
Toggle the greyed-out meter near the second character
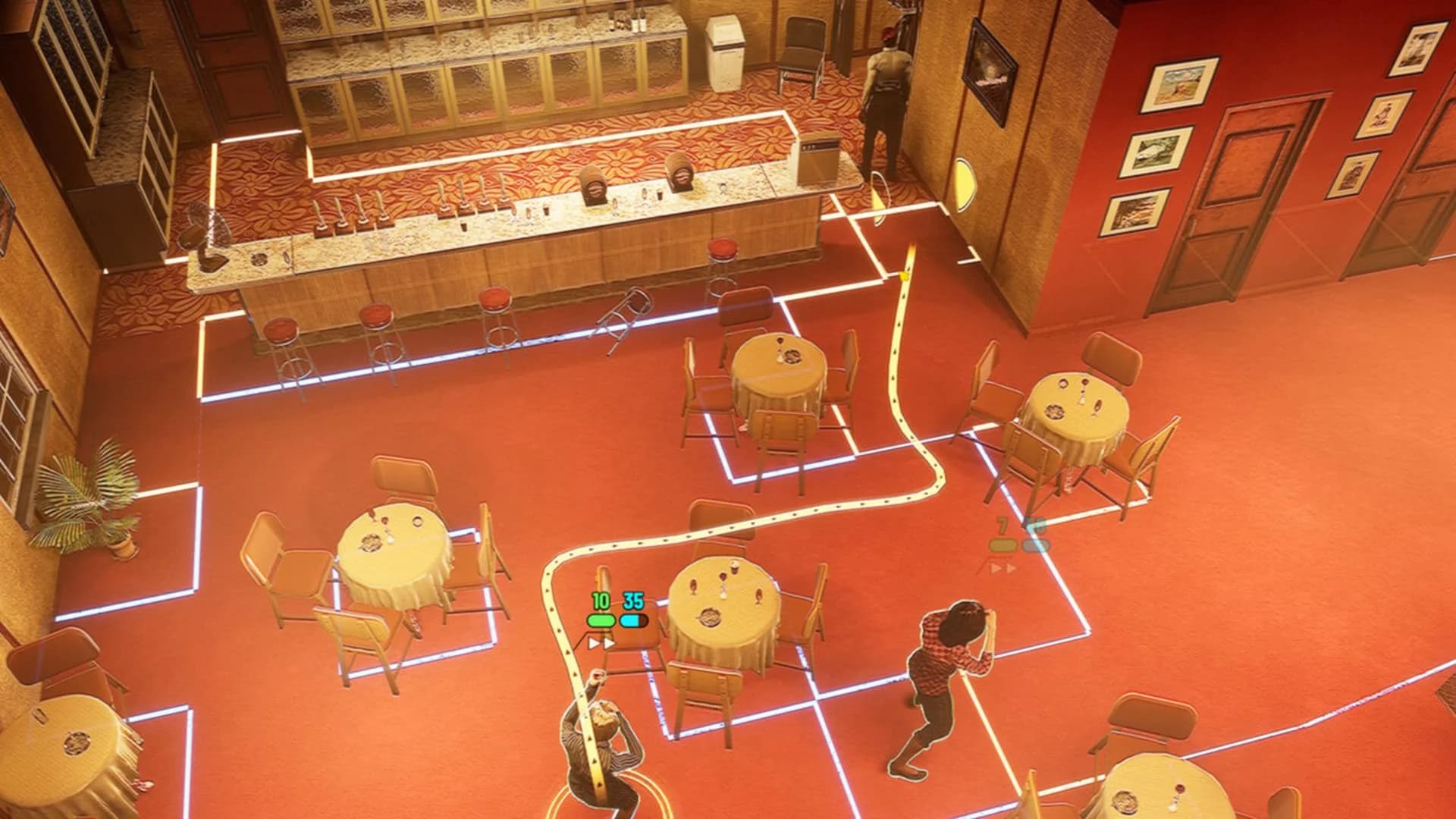click(x=1003, y=545)
